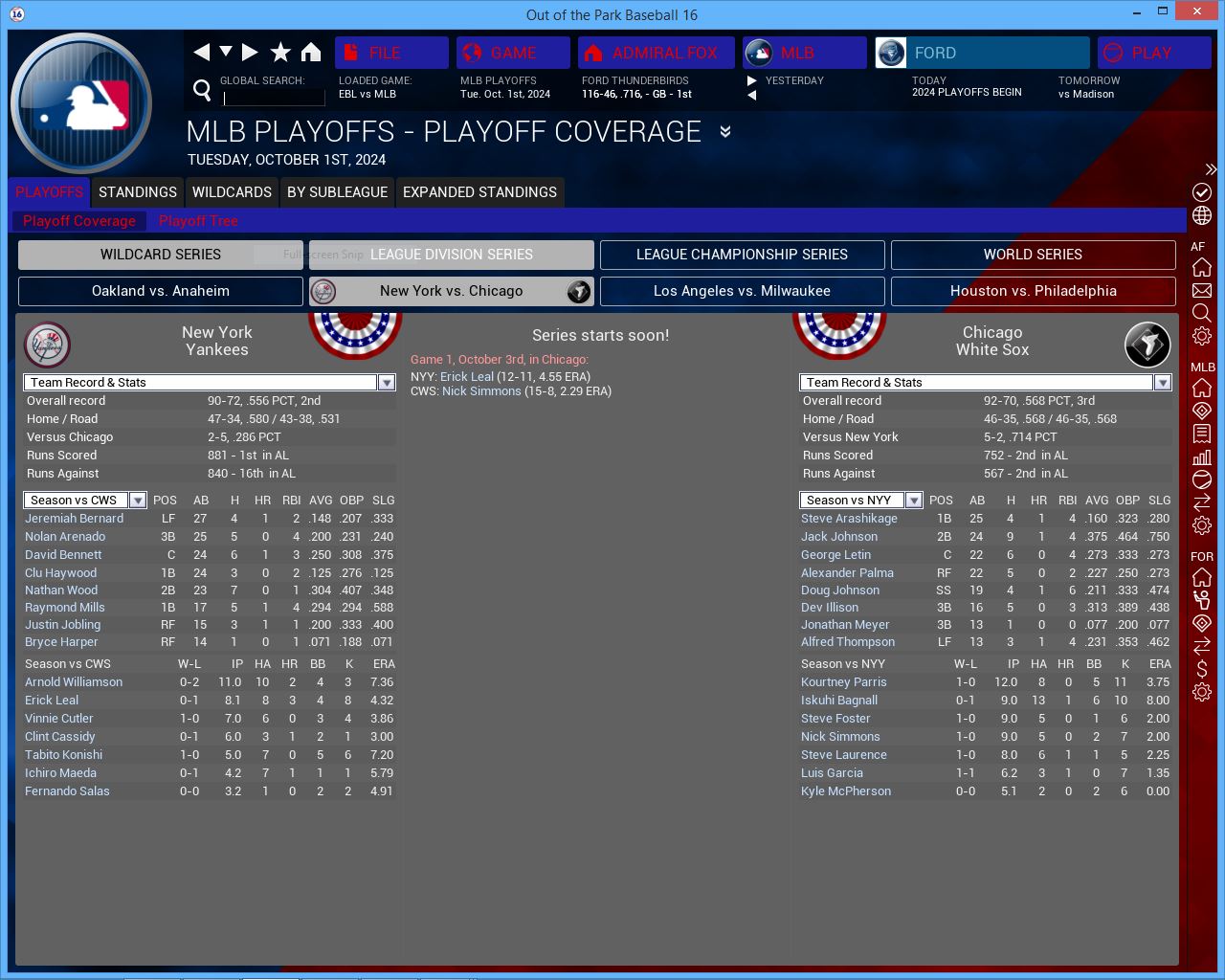
Task: Open the Season vs NYY dropdown
Action: 914,501
